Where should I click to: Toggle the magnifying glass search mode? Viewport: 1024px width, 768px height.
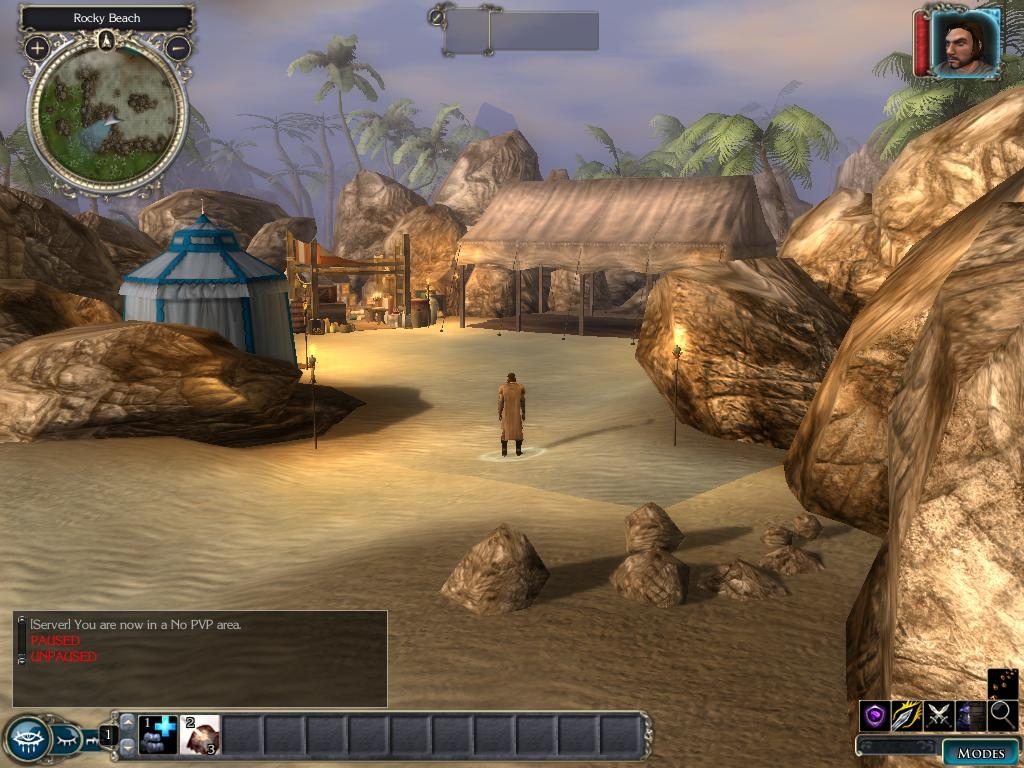tap(1003, 715)
